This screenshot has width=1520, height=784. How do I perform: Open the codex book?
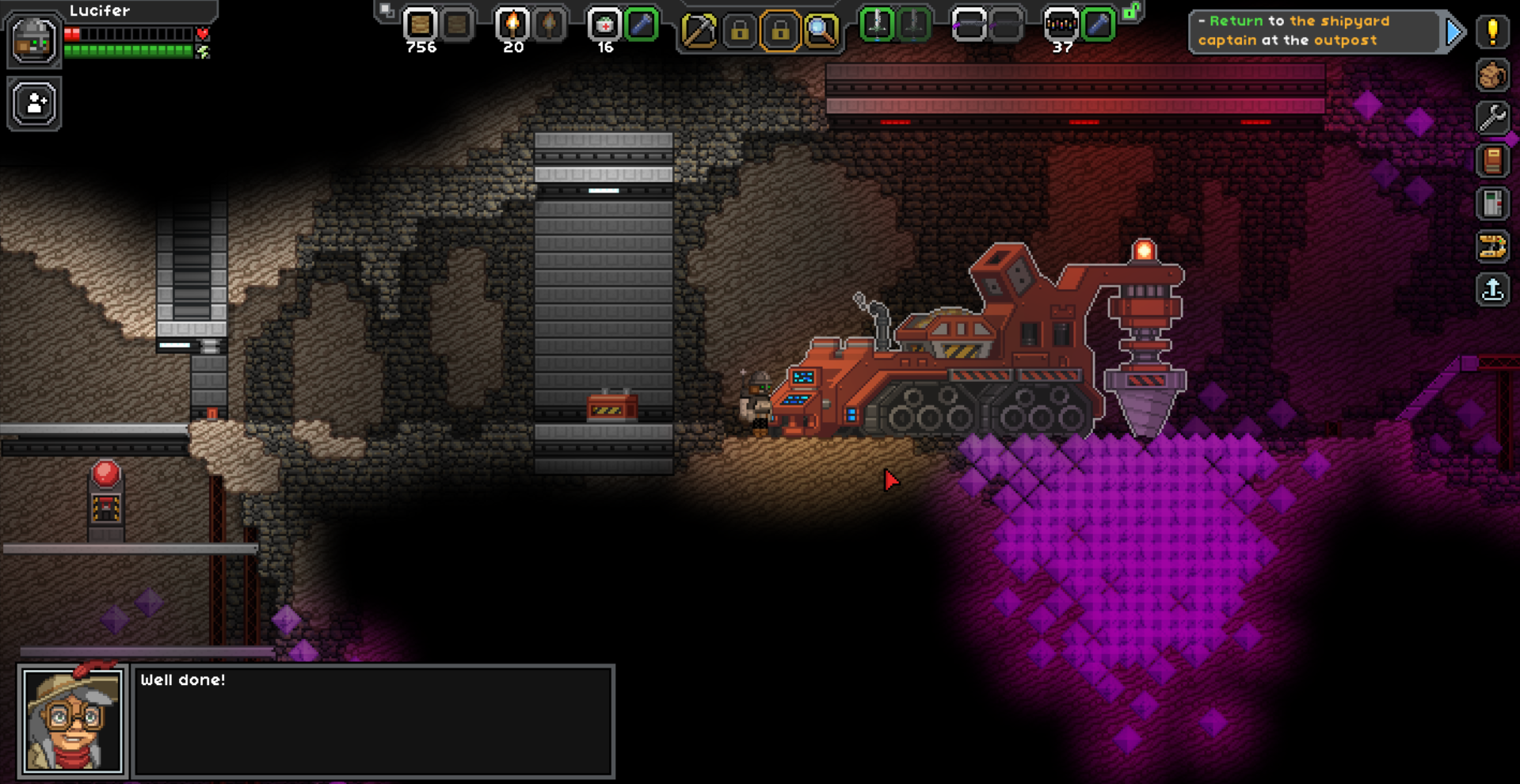coord(1492,161)
